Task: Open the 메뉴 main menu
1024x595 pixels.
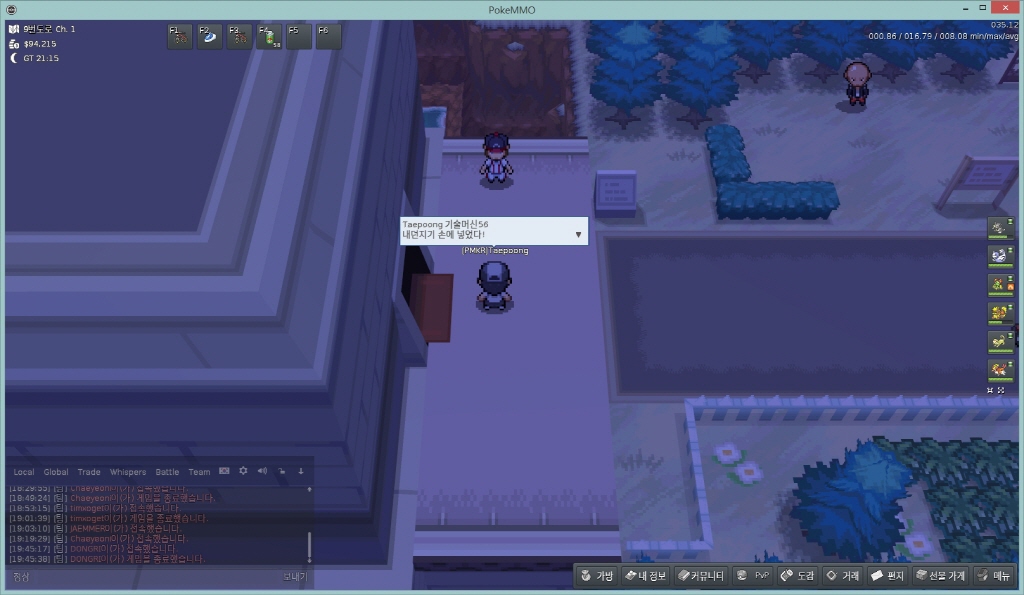Action: coord(994,576)
